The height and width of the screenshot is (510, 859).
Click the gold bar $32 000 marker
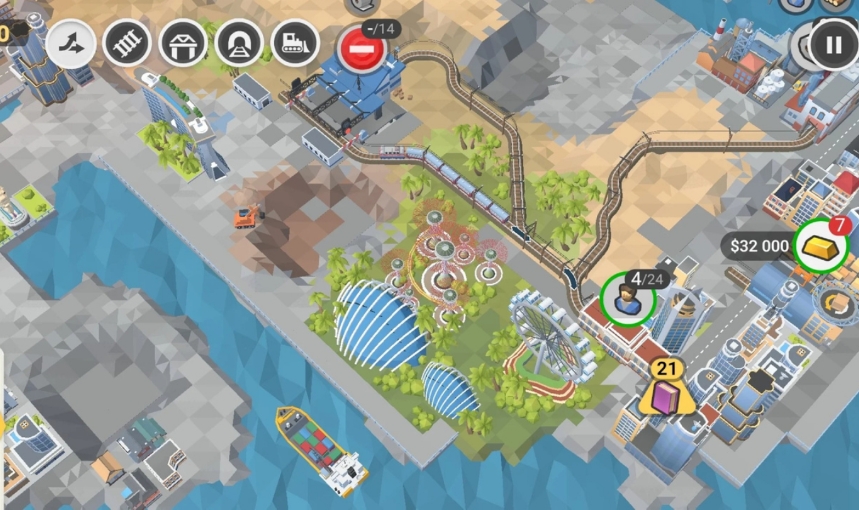[821, 246]
